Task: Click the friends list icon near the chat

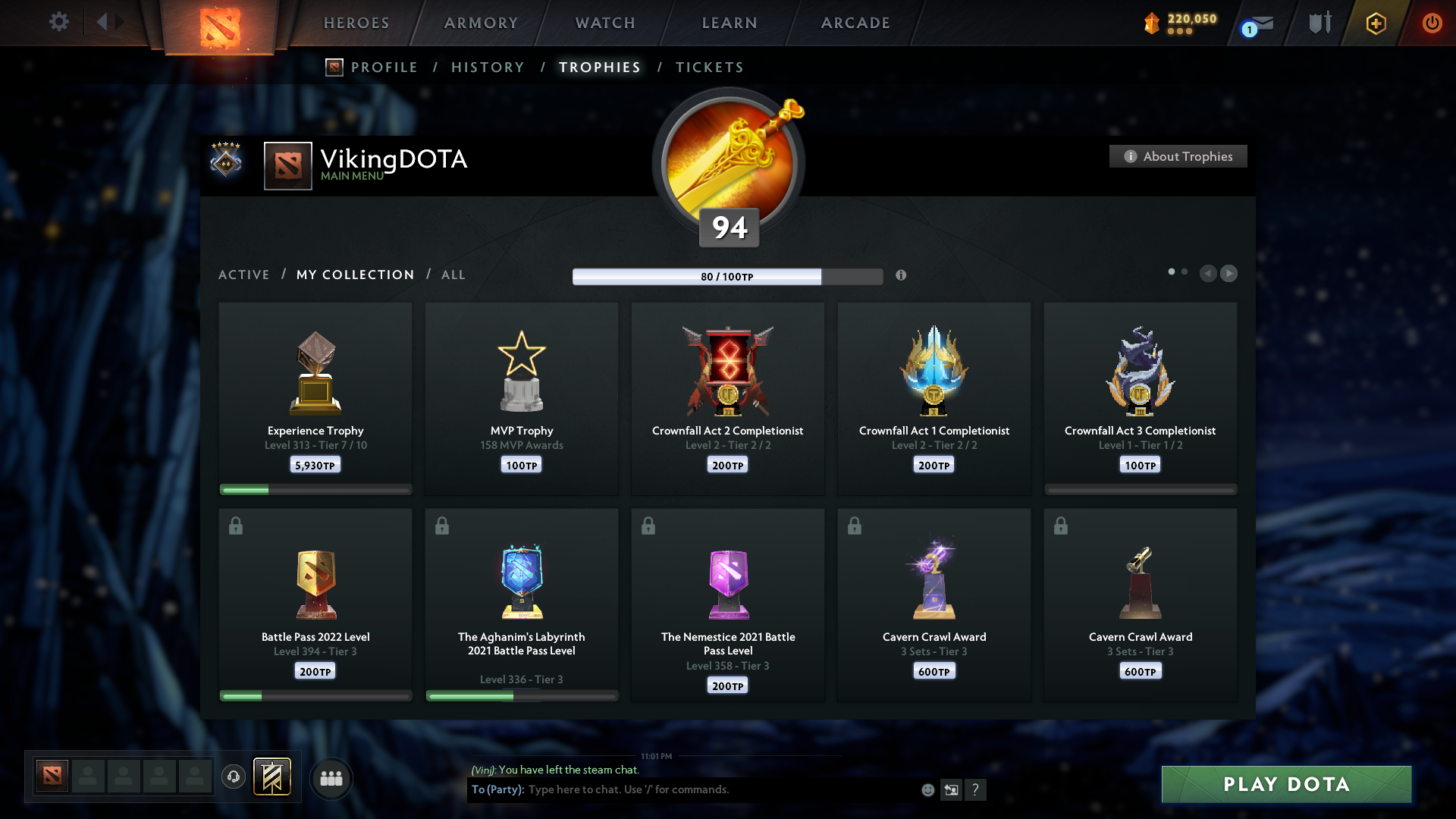Action: (x=331, y=777)
